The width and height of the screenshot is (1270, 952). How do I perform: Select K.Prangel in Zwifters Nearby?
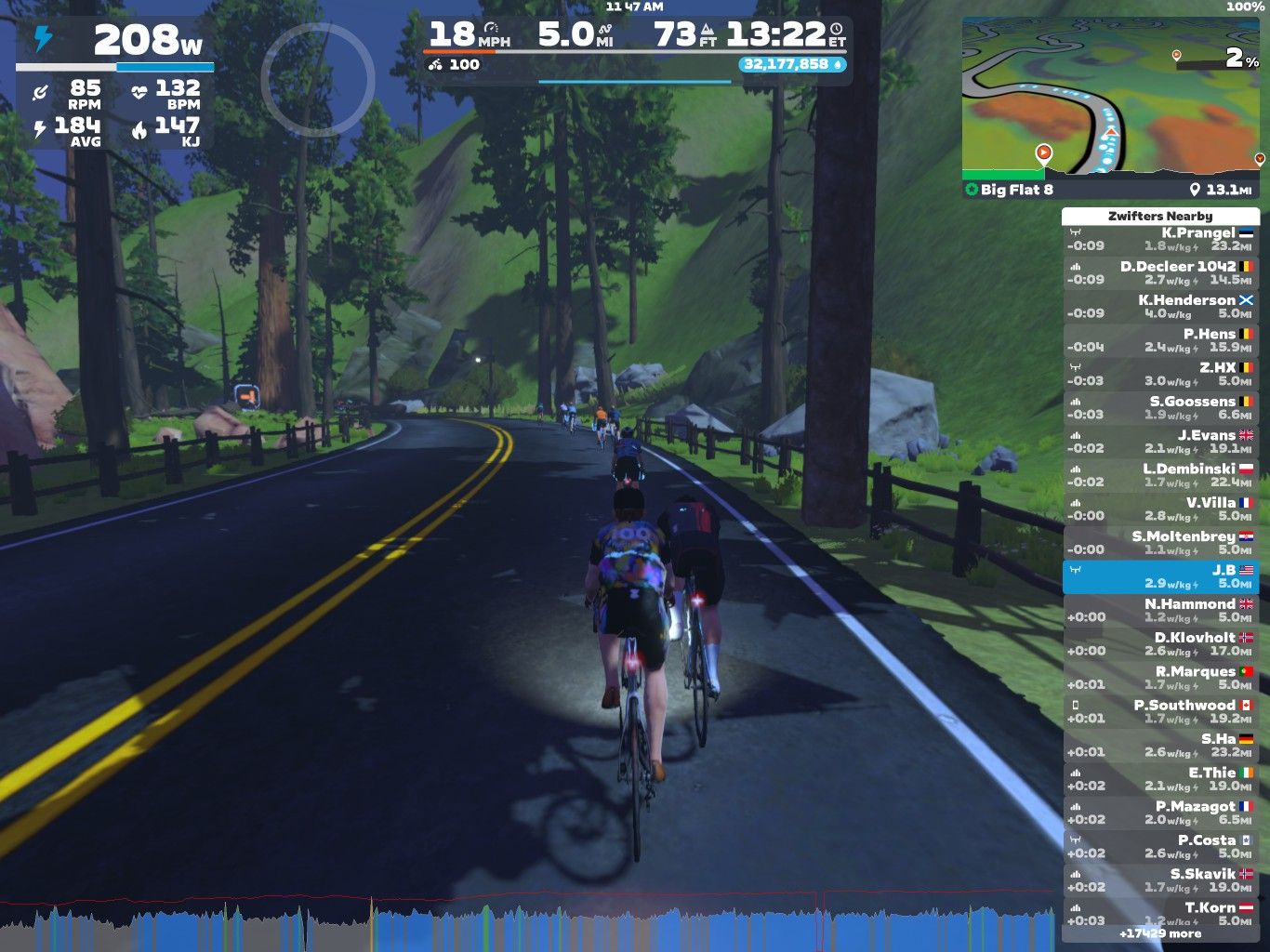coord(1160,239)
